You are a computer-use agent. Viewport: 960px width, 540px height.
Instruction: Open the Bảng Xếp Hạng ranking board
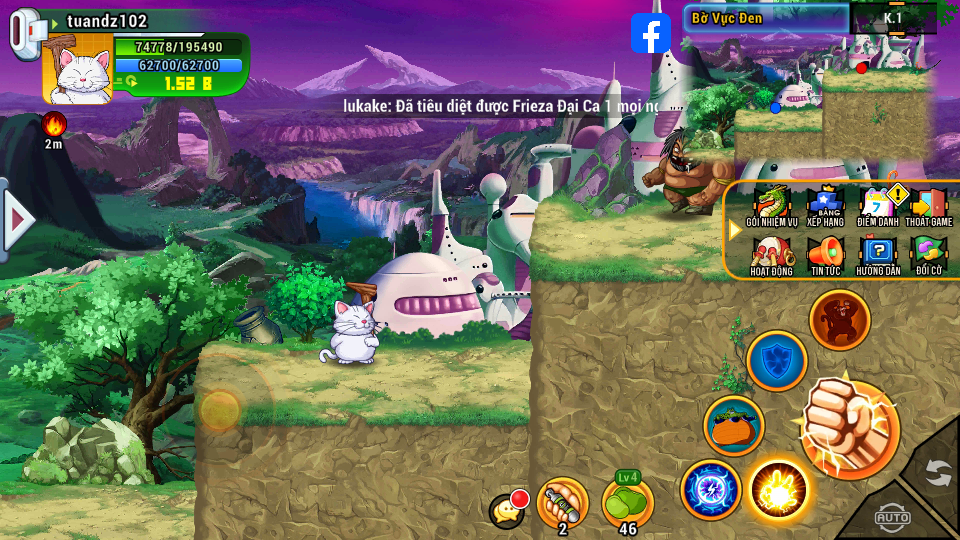click(825, 206)
